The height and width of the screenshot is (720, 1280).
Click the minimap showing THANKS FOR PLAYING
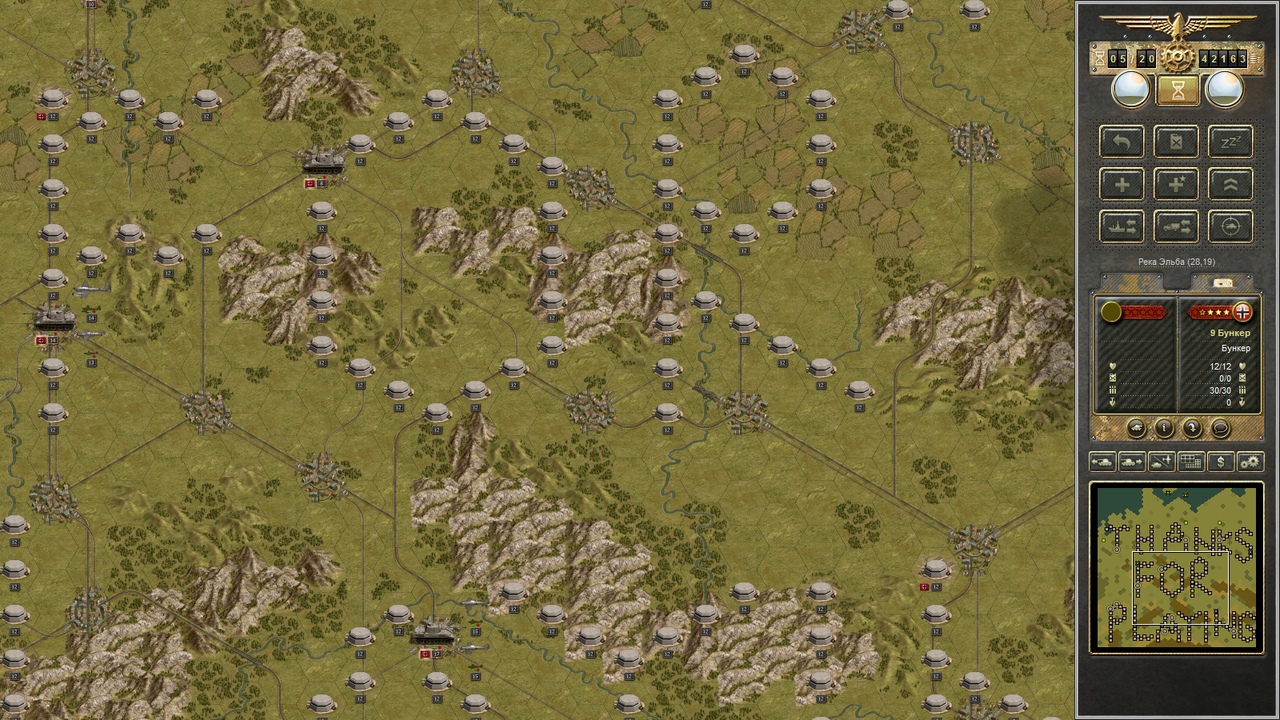[1177, 568]
